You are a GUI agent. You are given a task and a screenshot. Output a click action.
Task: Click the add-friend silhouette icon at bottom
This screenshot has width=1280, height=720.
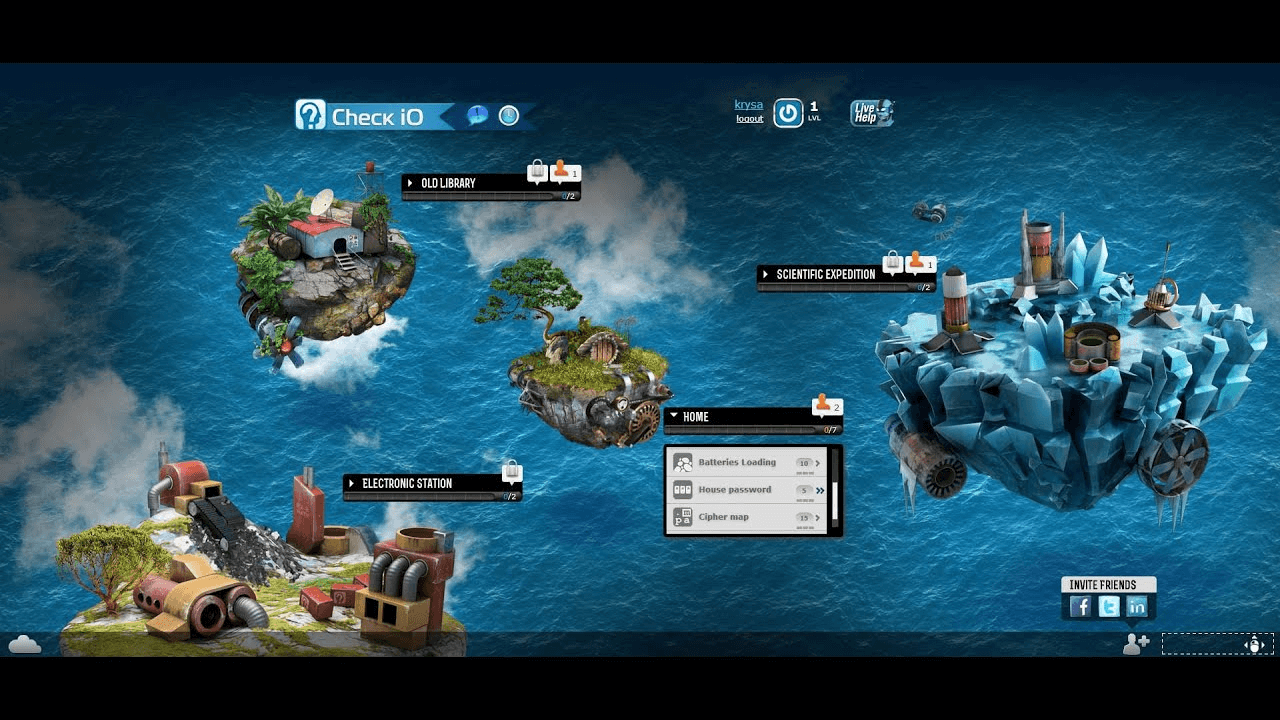coord(1135,645)
